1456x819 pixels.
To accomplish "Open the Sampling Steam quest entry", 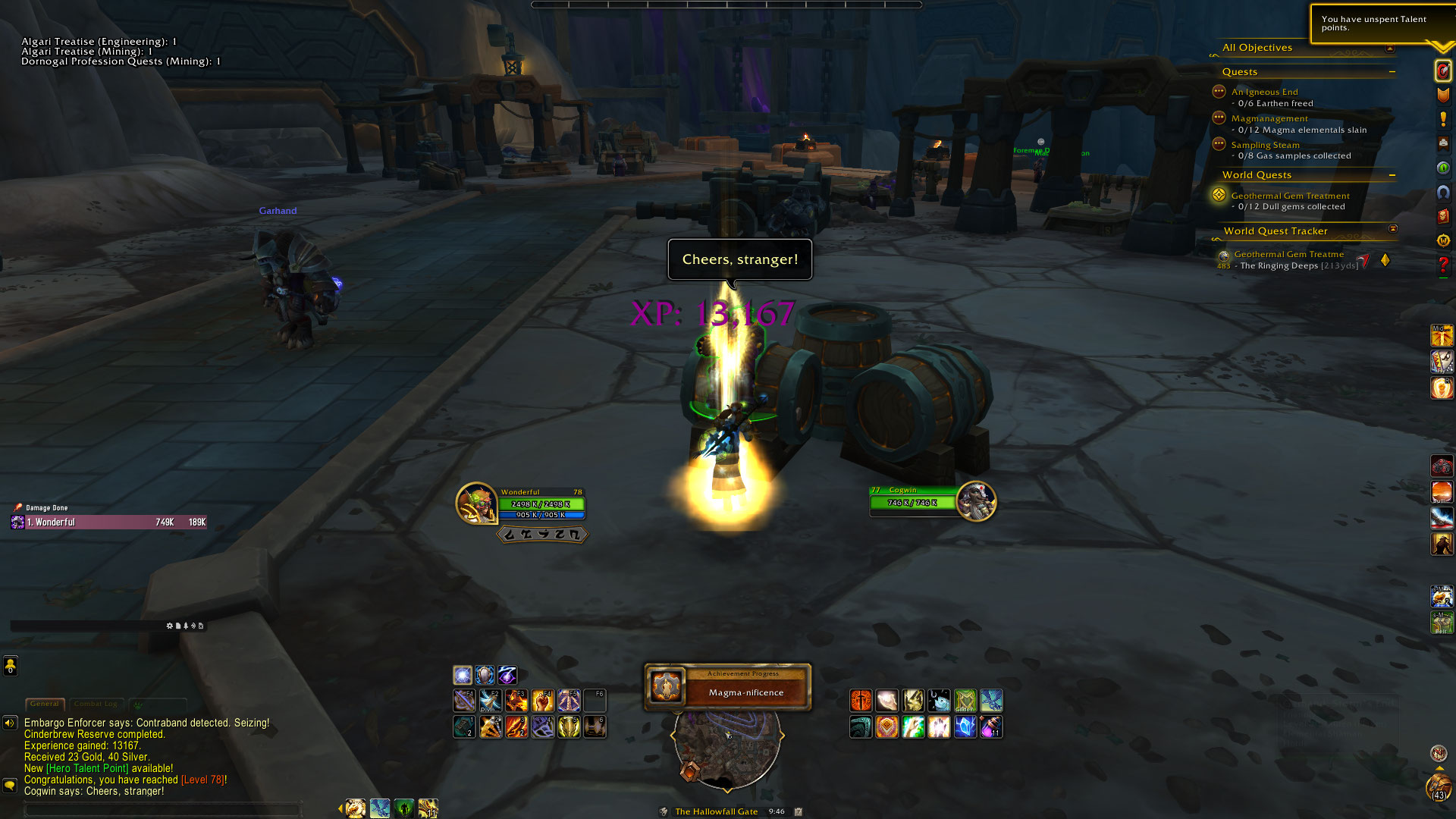I will pyautogui.click(x=1265, y=145).
